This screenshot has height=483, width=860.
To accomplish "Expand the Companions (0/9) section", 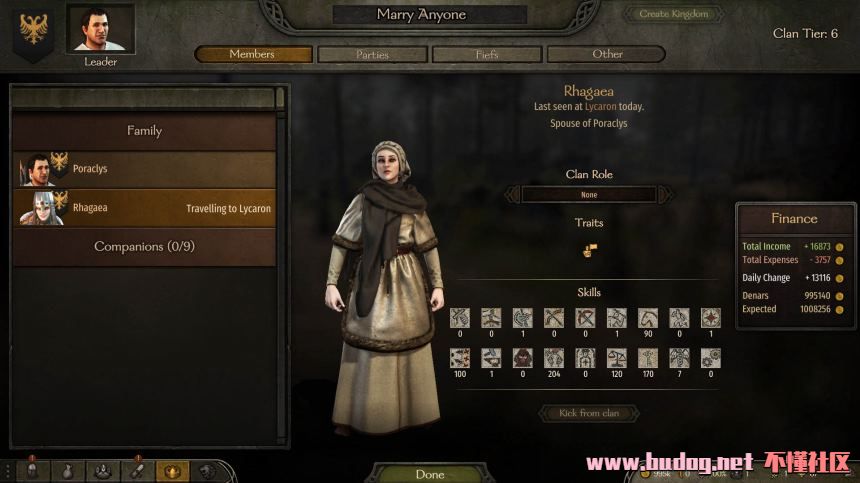I will [144, 246].
